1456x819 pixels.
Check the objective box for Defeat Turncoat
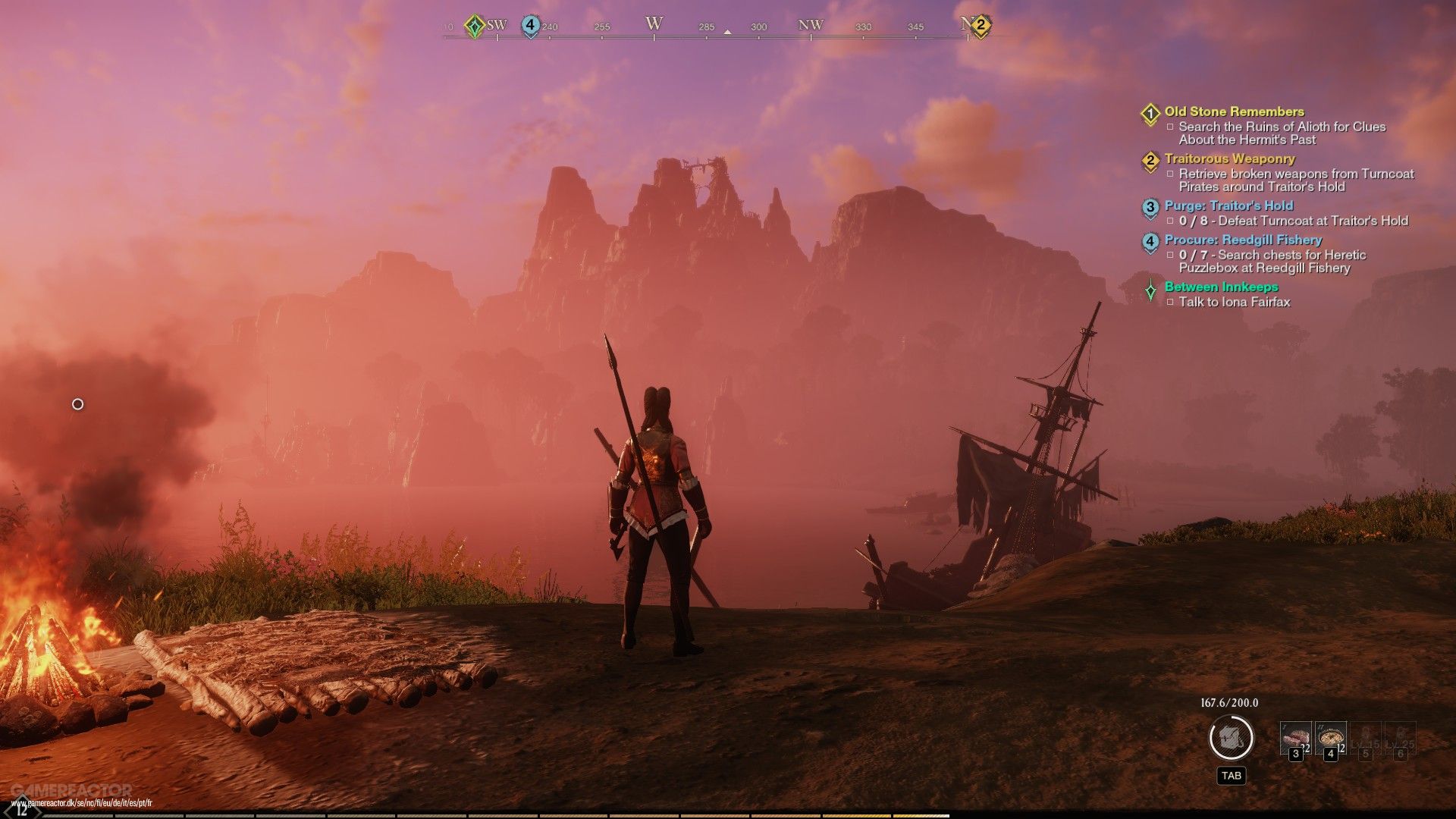tap(1169, 221)
